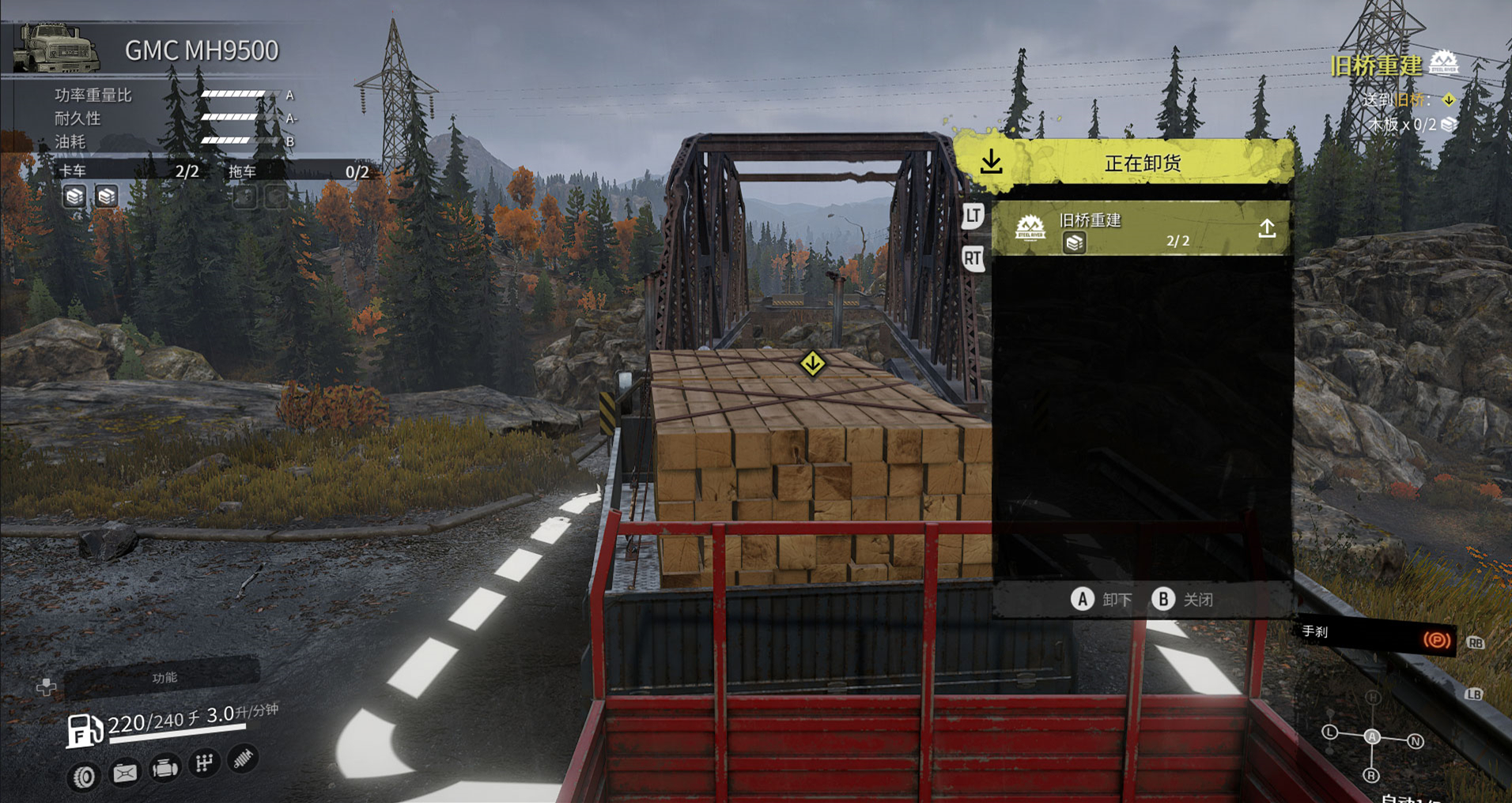Screen dimensions: 1512x803
Task: Select the H high gear
Action: (x=1373, y=697)
